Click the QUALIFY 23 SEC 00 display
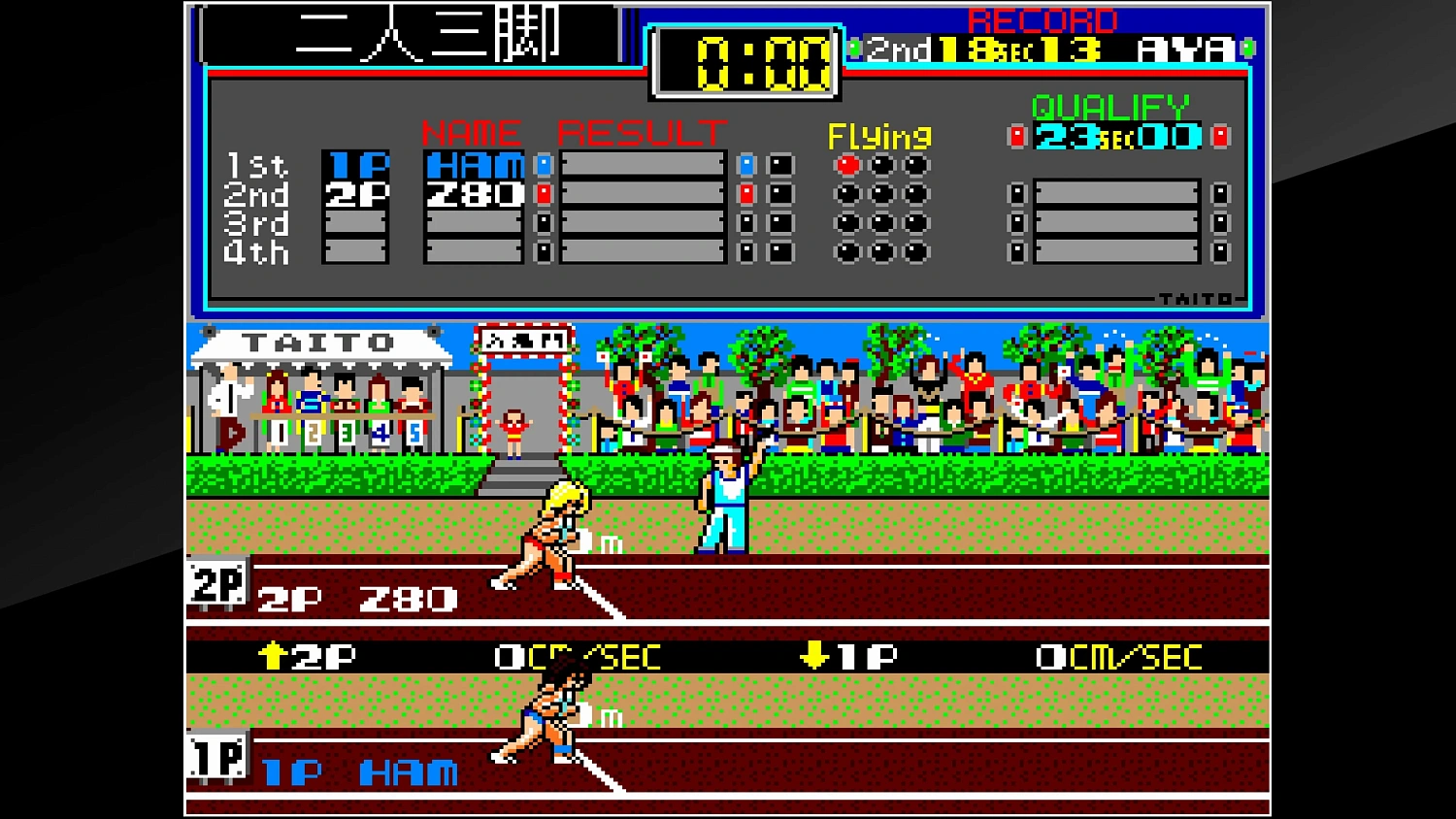1456x819 pixels. (x=1114, y=136)
